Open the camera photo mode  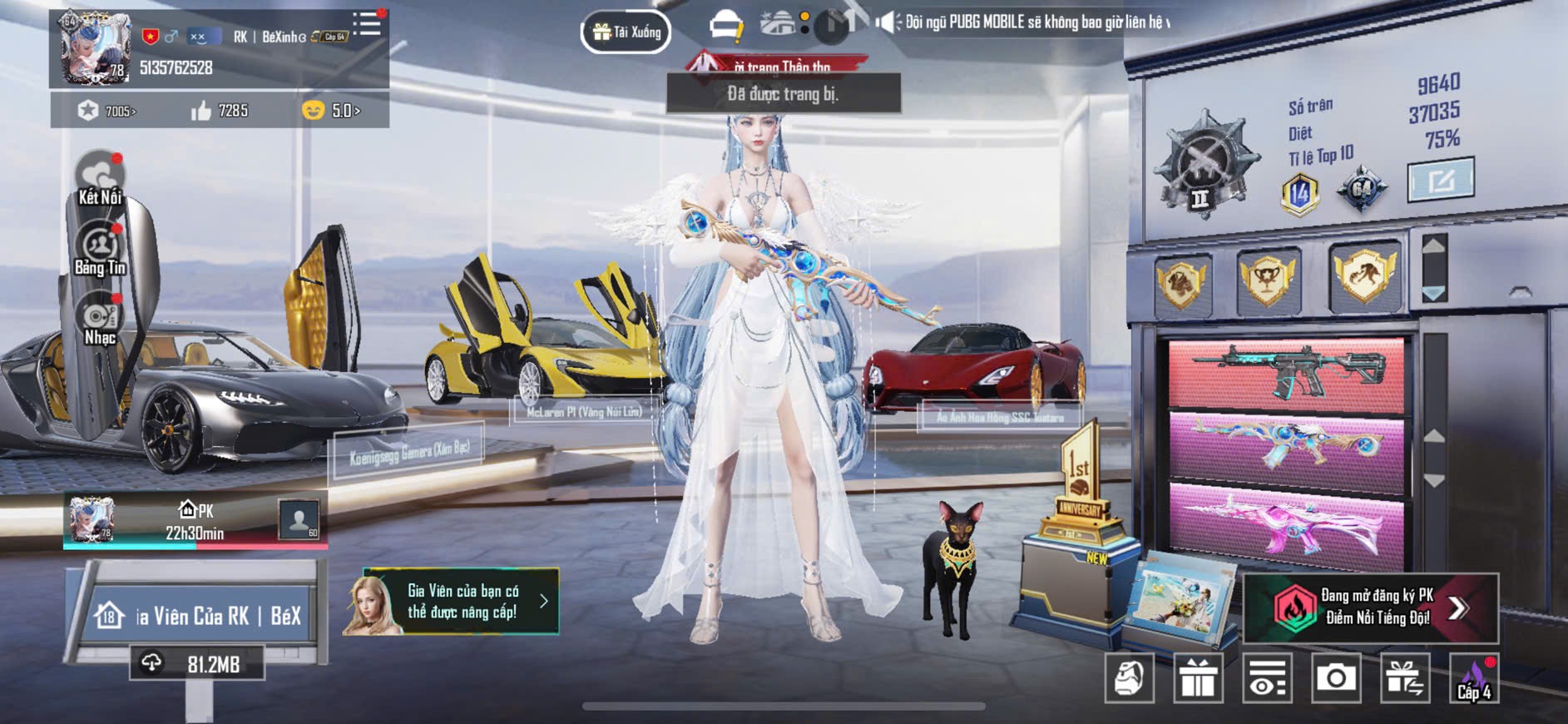(x=1336, y=679)
